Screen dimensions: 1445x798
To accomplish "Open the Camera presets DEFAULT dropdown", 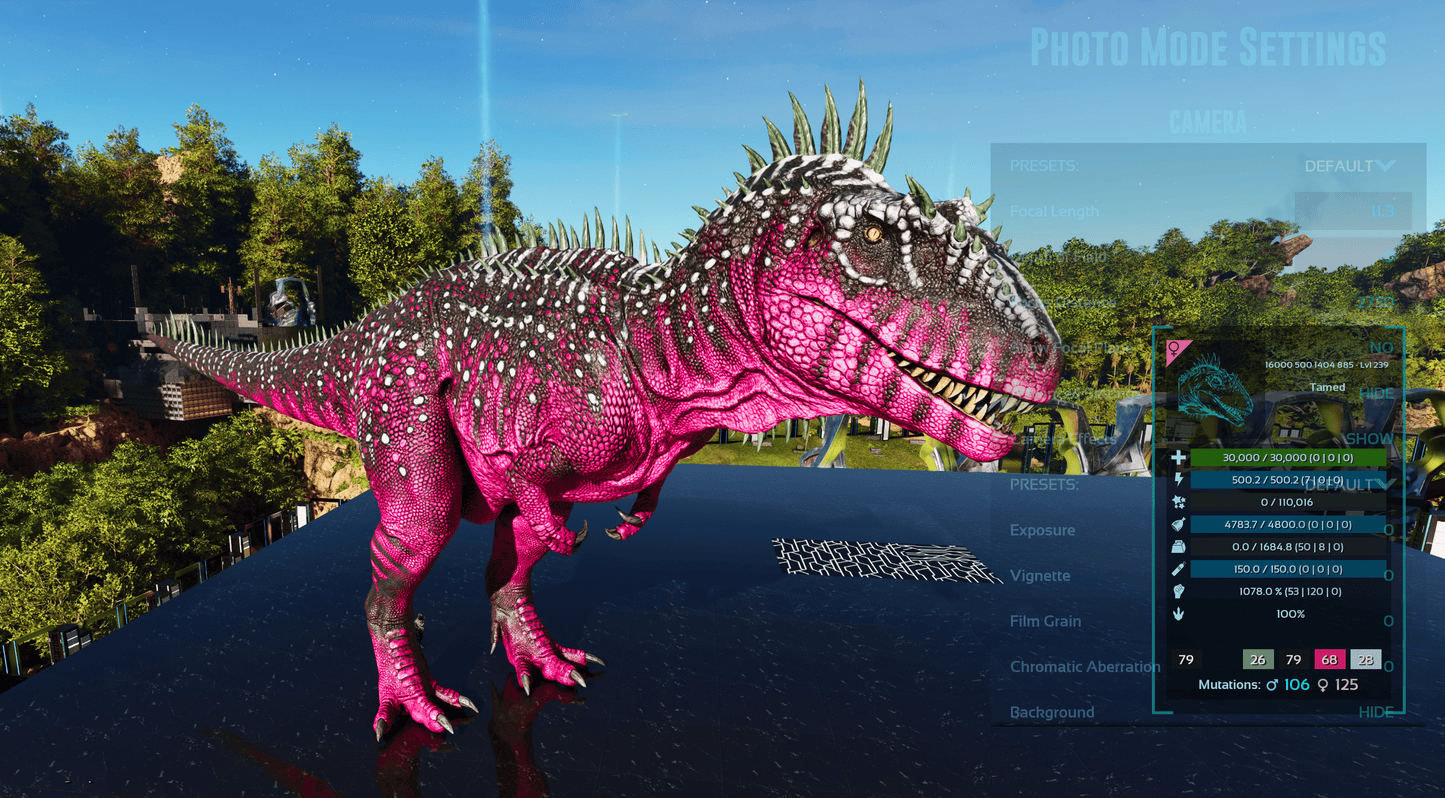I will tap(1348, 166).
